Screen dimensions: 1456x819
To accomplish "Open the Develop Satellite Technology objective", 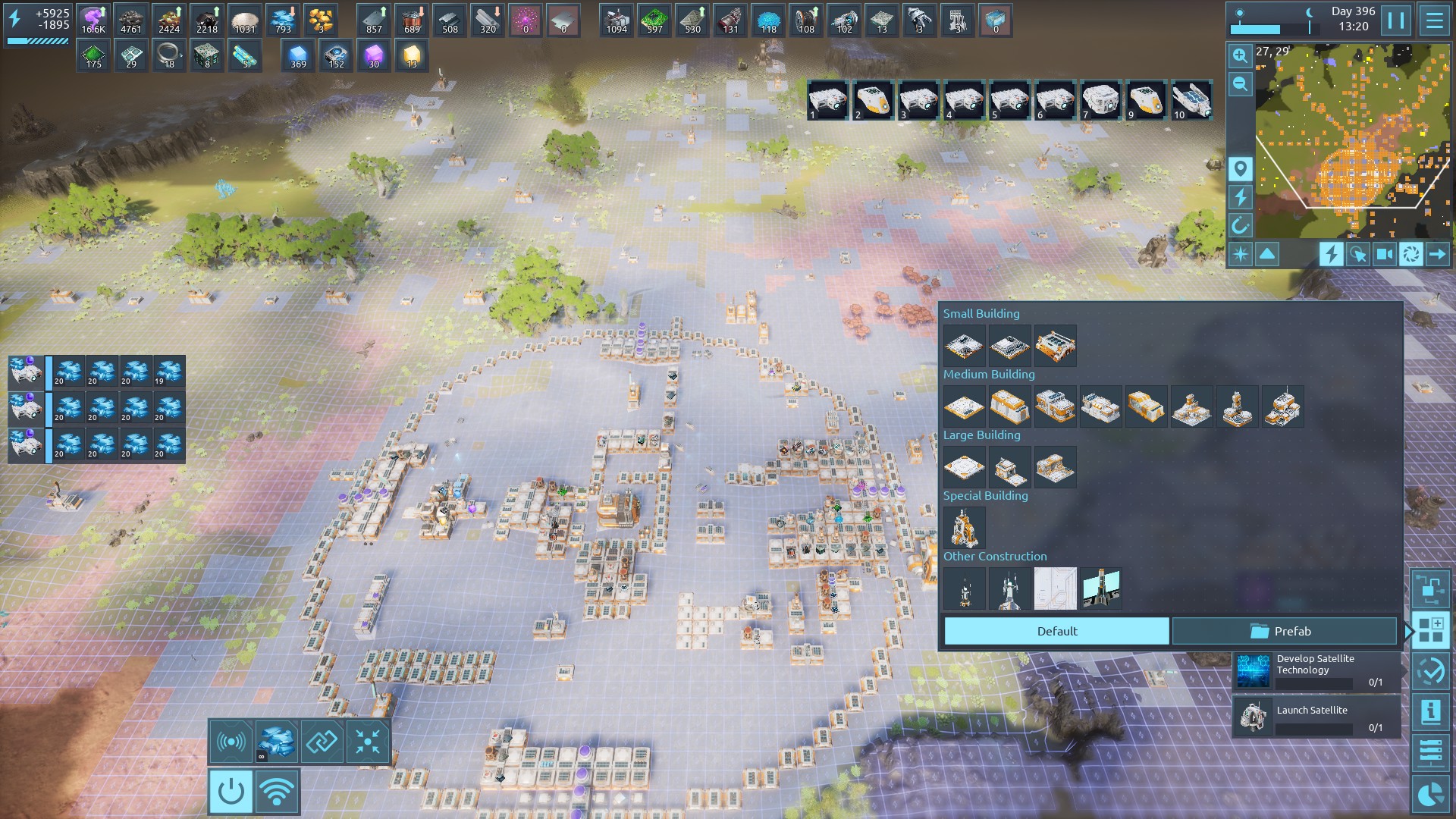I will tap(1316, 670).
